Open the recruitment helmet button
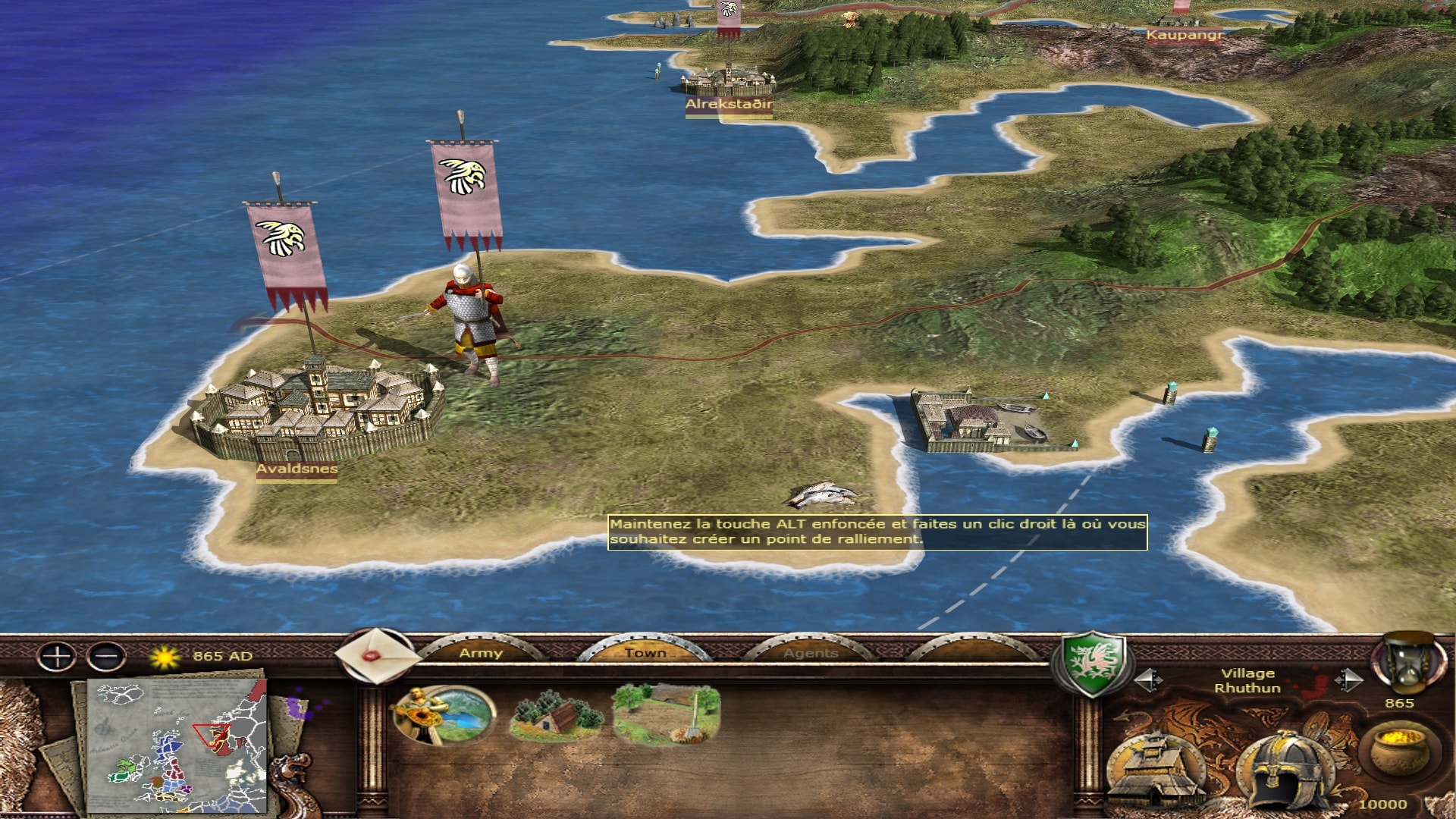 pos(1285,770)
